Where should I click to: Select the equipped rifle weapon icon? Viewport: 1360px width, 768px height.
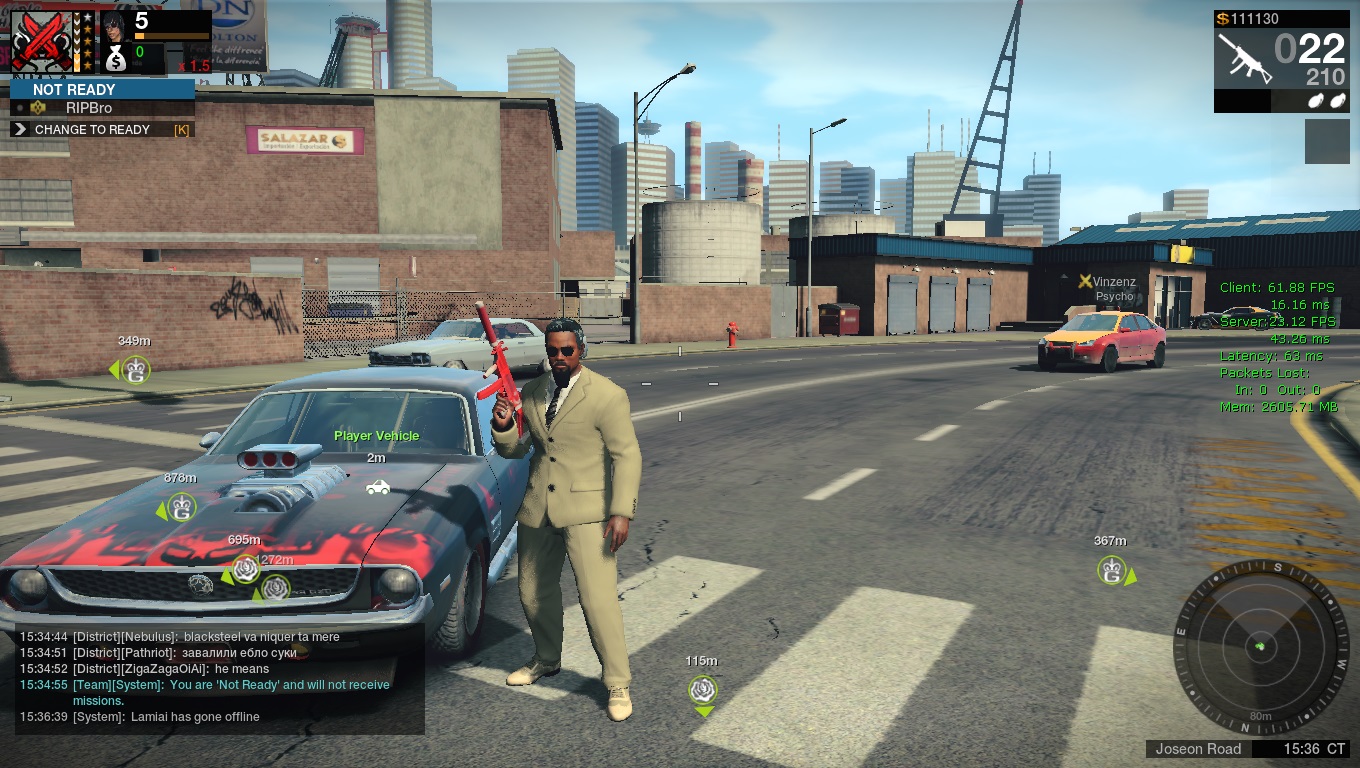pyautogui.click(x=1244, y=57)
